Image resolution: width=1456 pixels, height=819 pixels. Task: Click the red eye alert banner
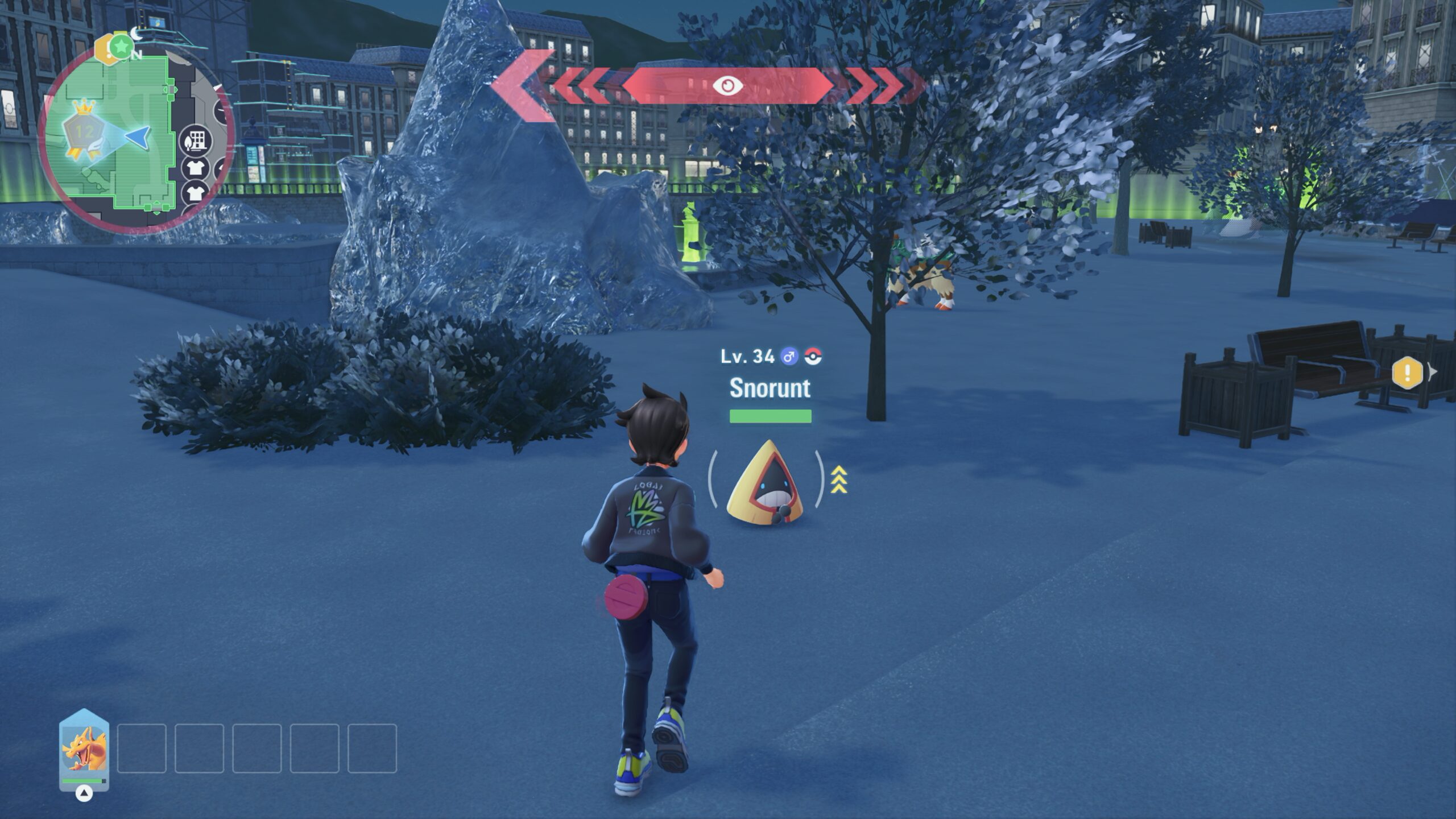pyautogui.click(x=728, y=86)
